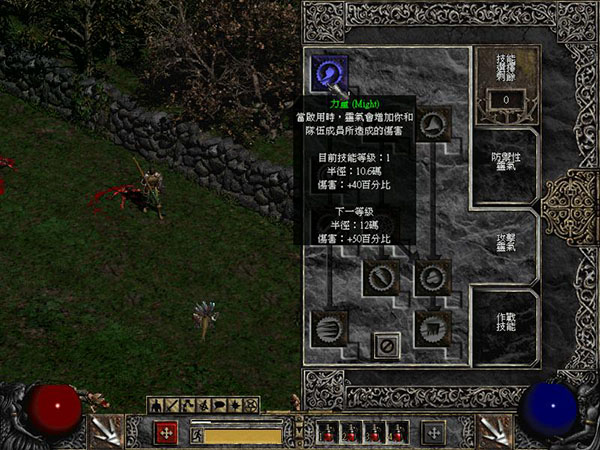Click the cone-shaped aura icon right of the tooltip
Viewport: 600px width, 450px height.
click(x=432, y=124)
